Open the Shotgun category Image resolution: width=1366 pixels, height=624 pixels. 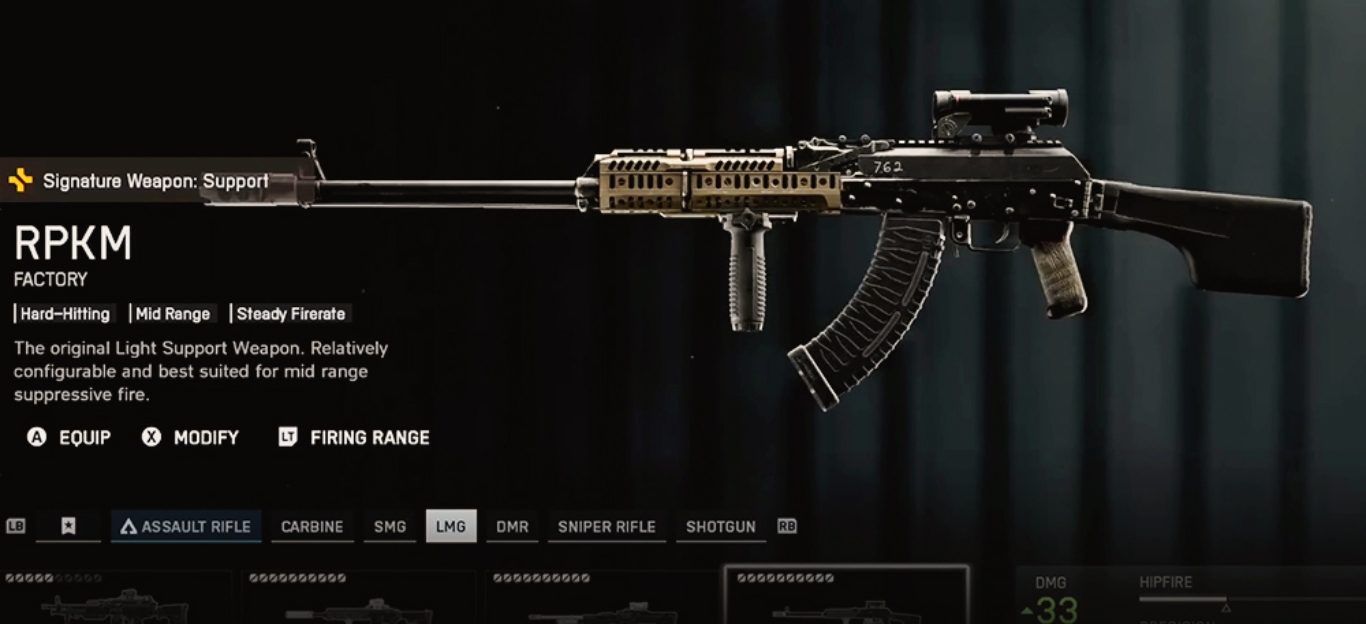(720, 526)
